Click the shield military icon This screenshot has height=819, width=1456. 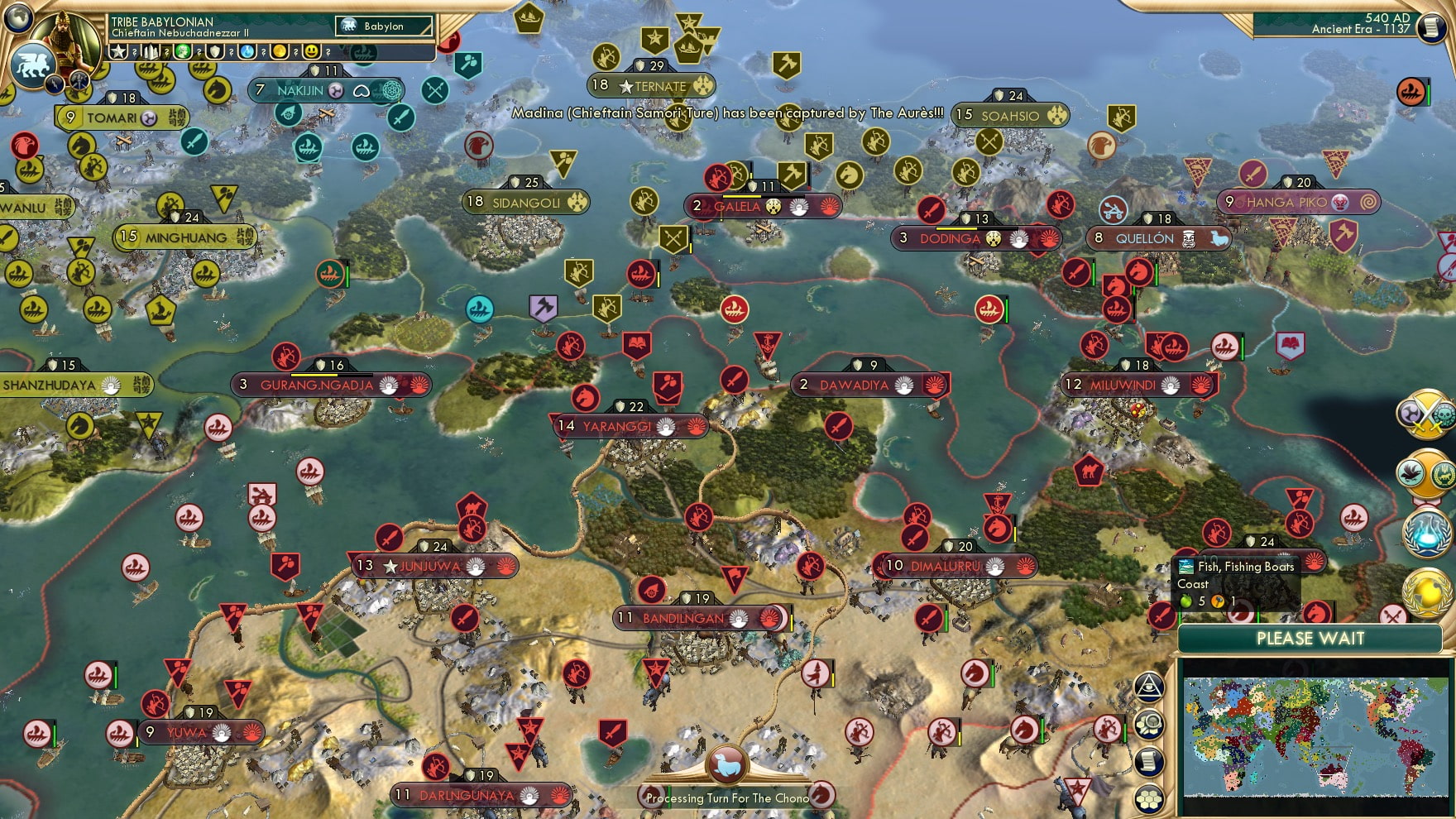(215, 52)
